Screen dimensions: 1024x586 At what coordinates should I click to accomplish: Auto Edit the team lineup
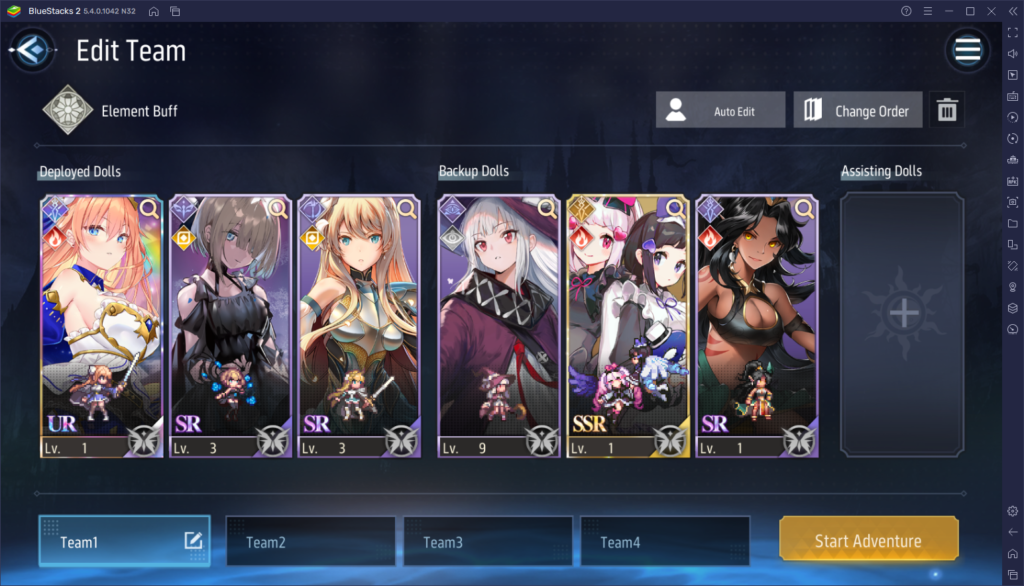(720, 111)
